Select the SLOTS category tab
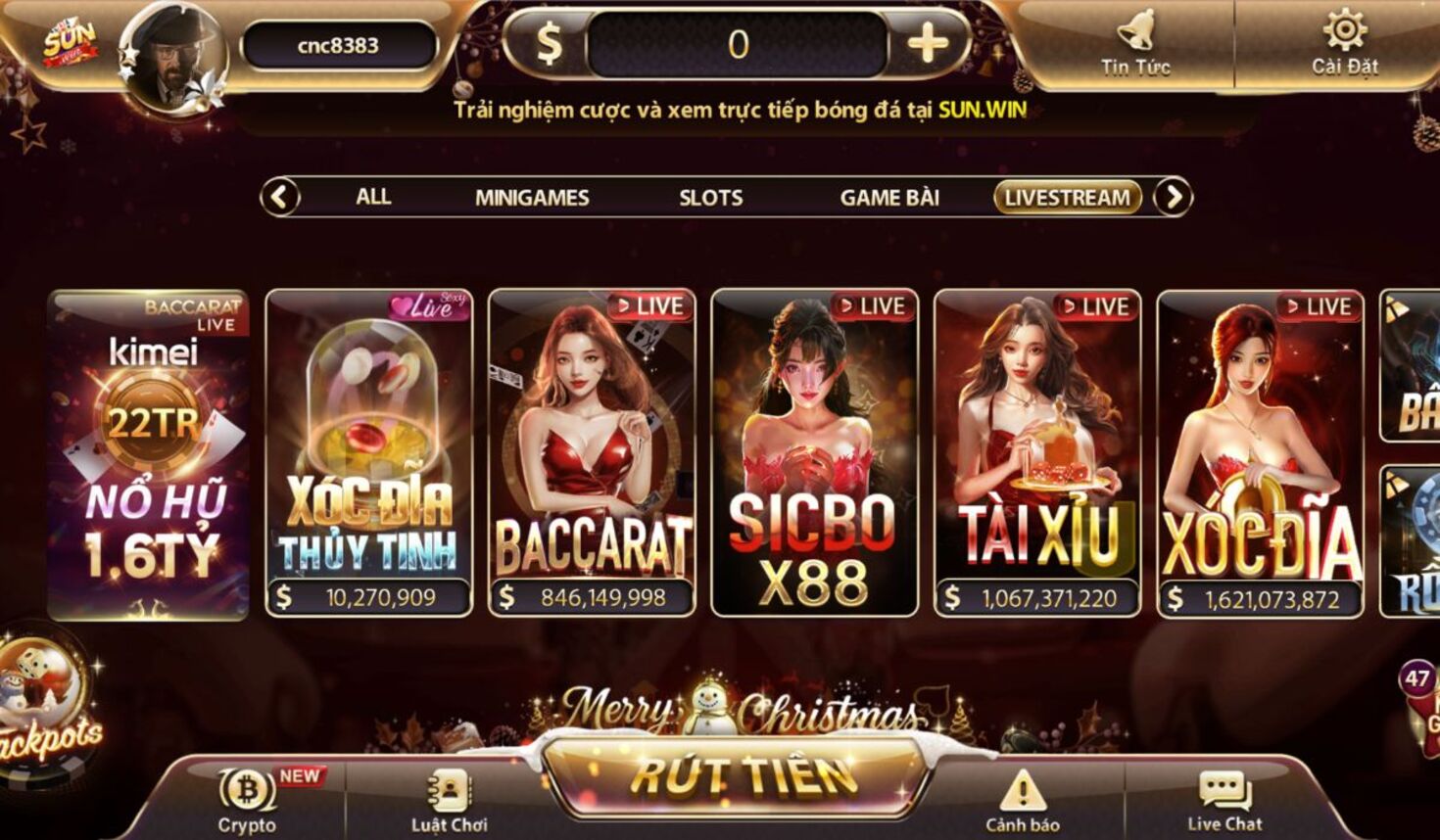1440x840 pixels. [711, 198]
